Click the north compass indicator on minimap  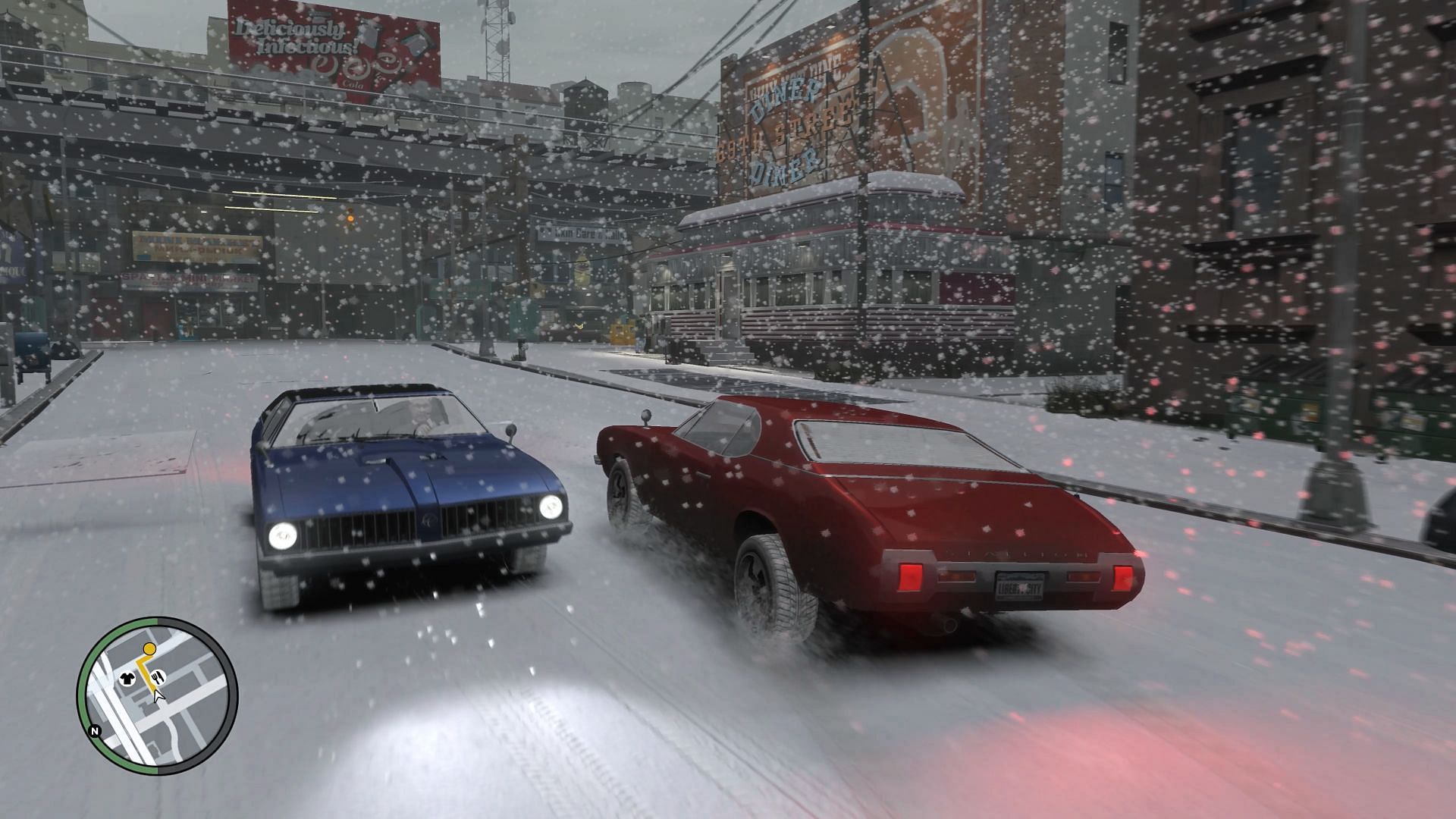(x=95, y=732)
